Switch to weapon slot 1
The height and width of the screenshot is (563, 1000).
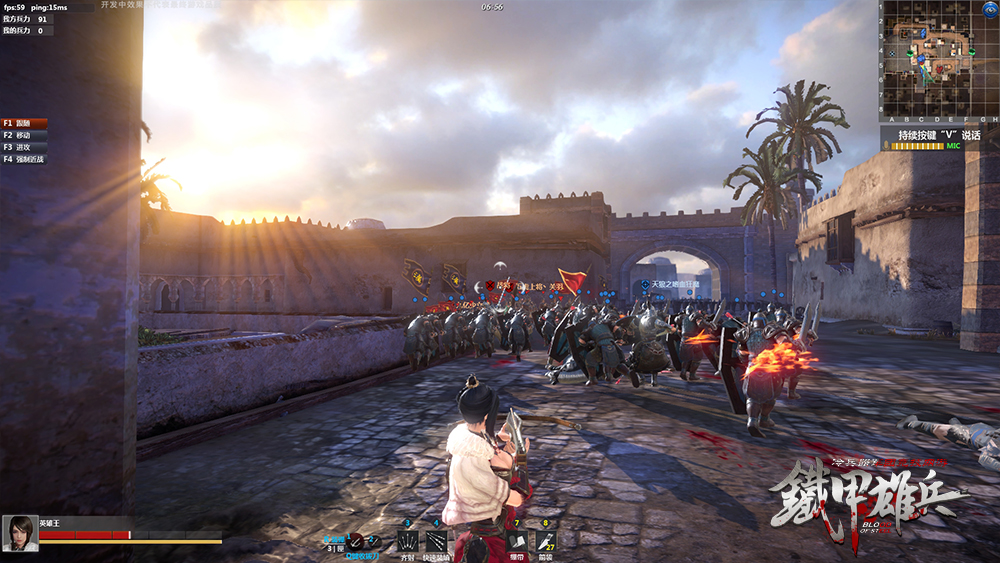click(356, 540)
